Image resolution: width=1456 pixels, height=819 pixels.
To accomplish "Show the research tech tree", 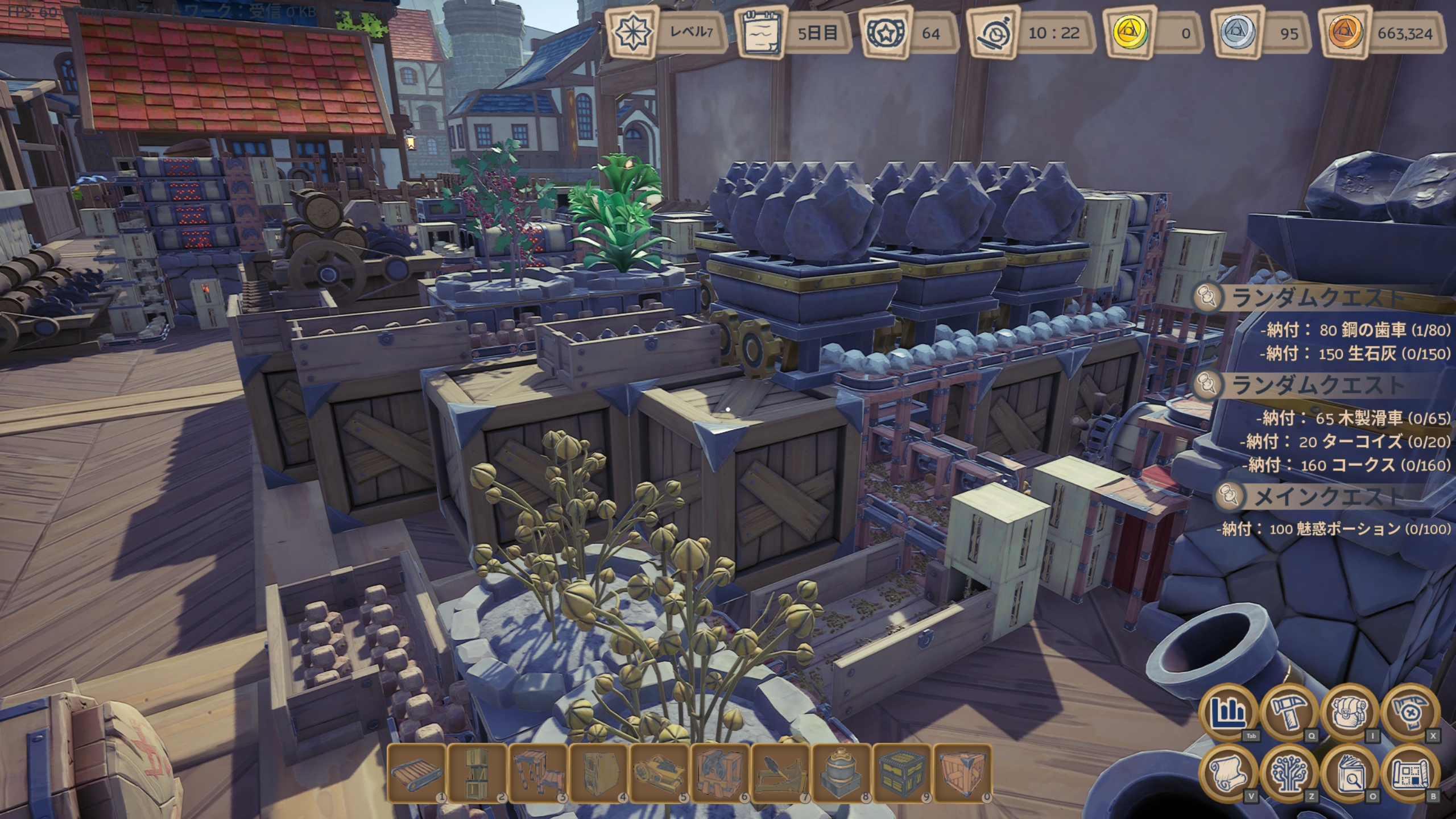I will pos(1289,773).
